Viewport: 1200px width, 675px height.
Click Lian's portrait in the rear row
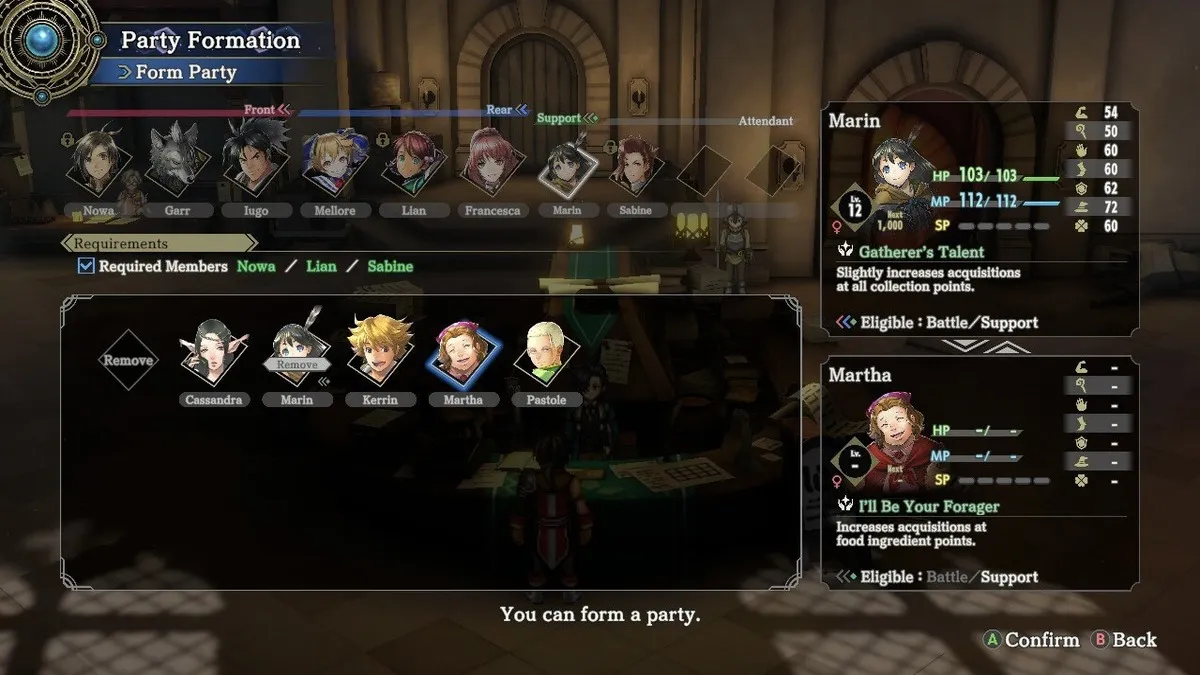click(411, 163)
